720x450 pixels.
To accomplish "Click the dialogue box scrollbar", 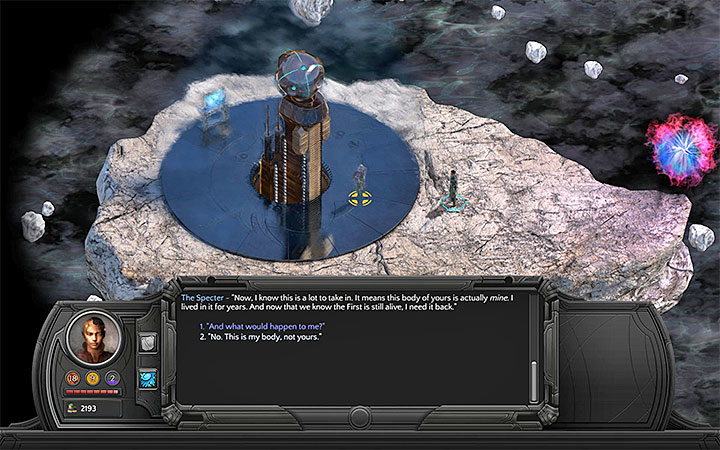I will pyautogui.click(x=533, y=378).
